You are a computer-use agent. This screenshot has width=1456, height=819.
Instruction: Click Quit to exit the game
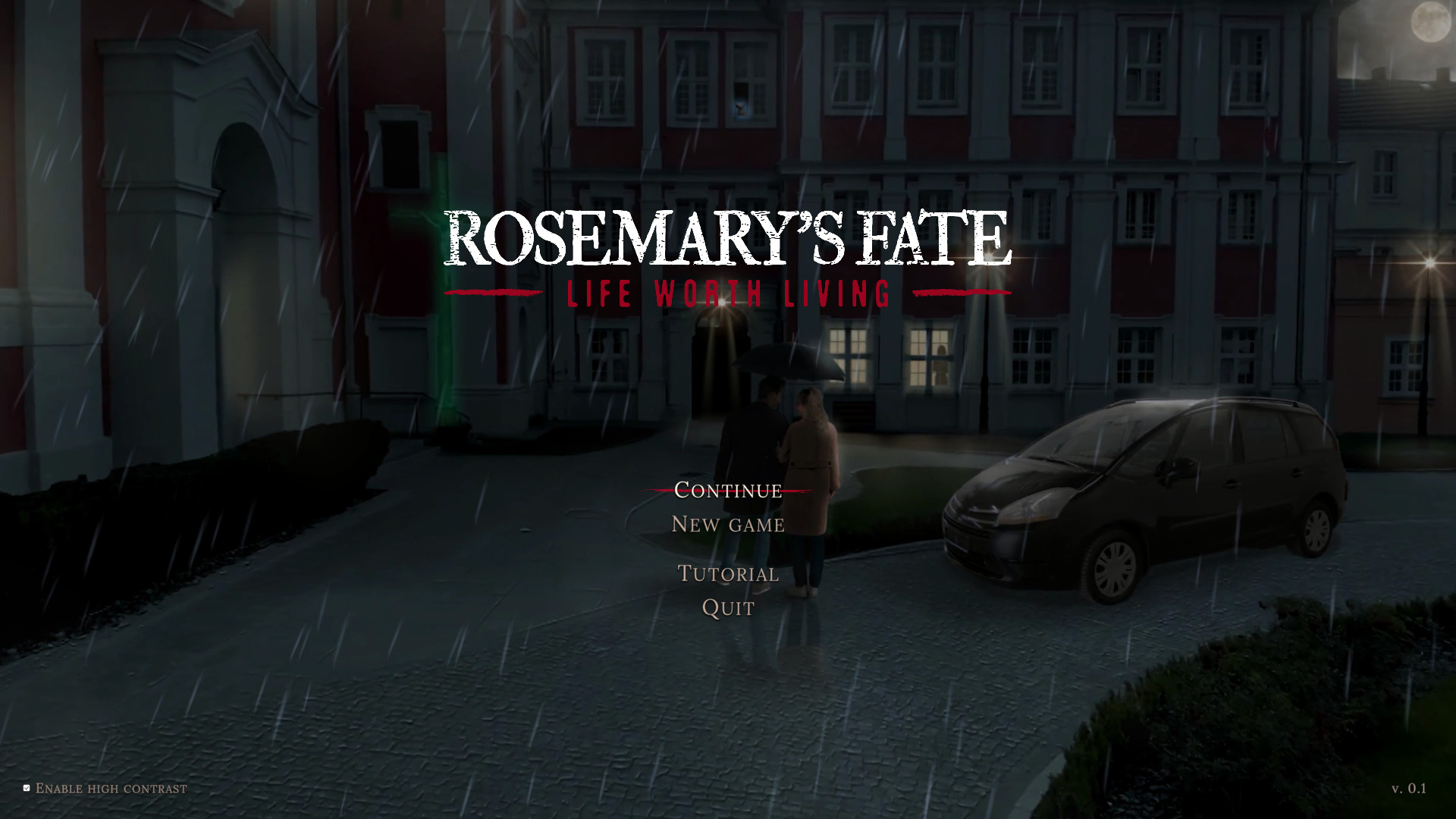(726, 607)
